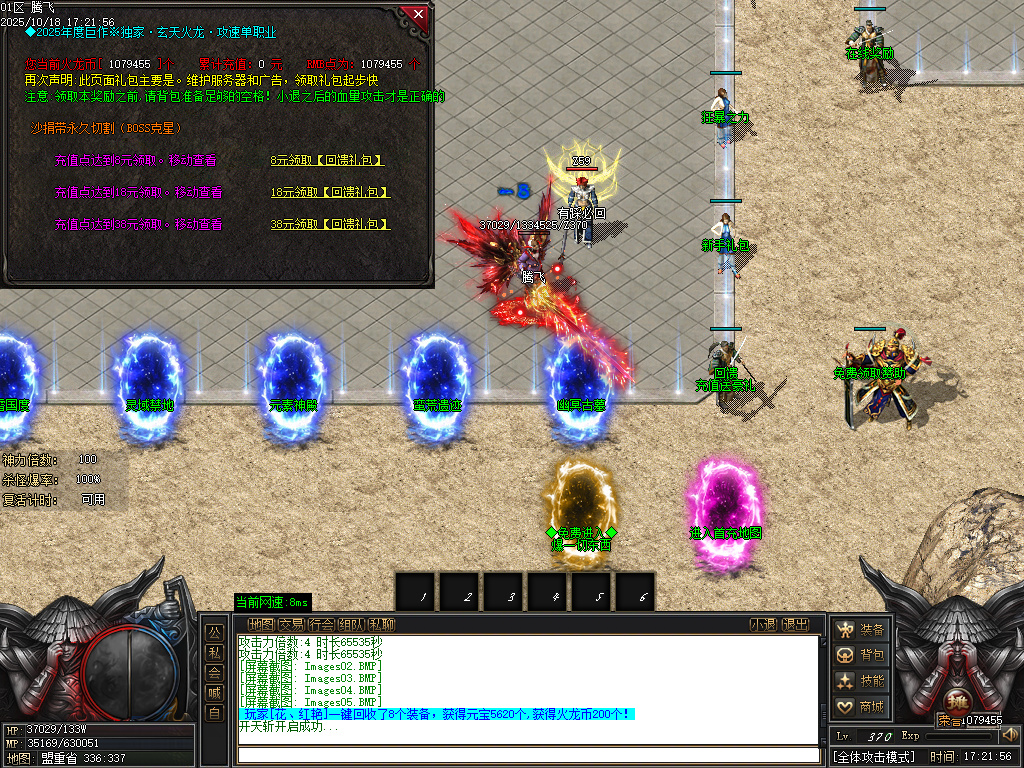Open the 私聊 private chat button
This screenshot has width=1024, height=768.
click(381, 625)
